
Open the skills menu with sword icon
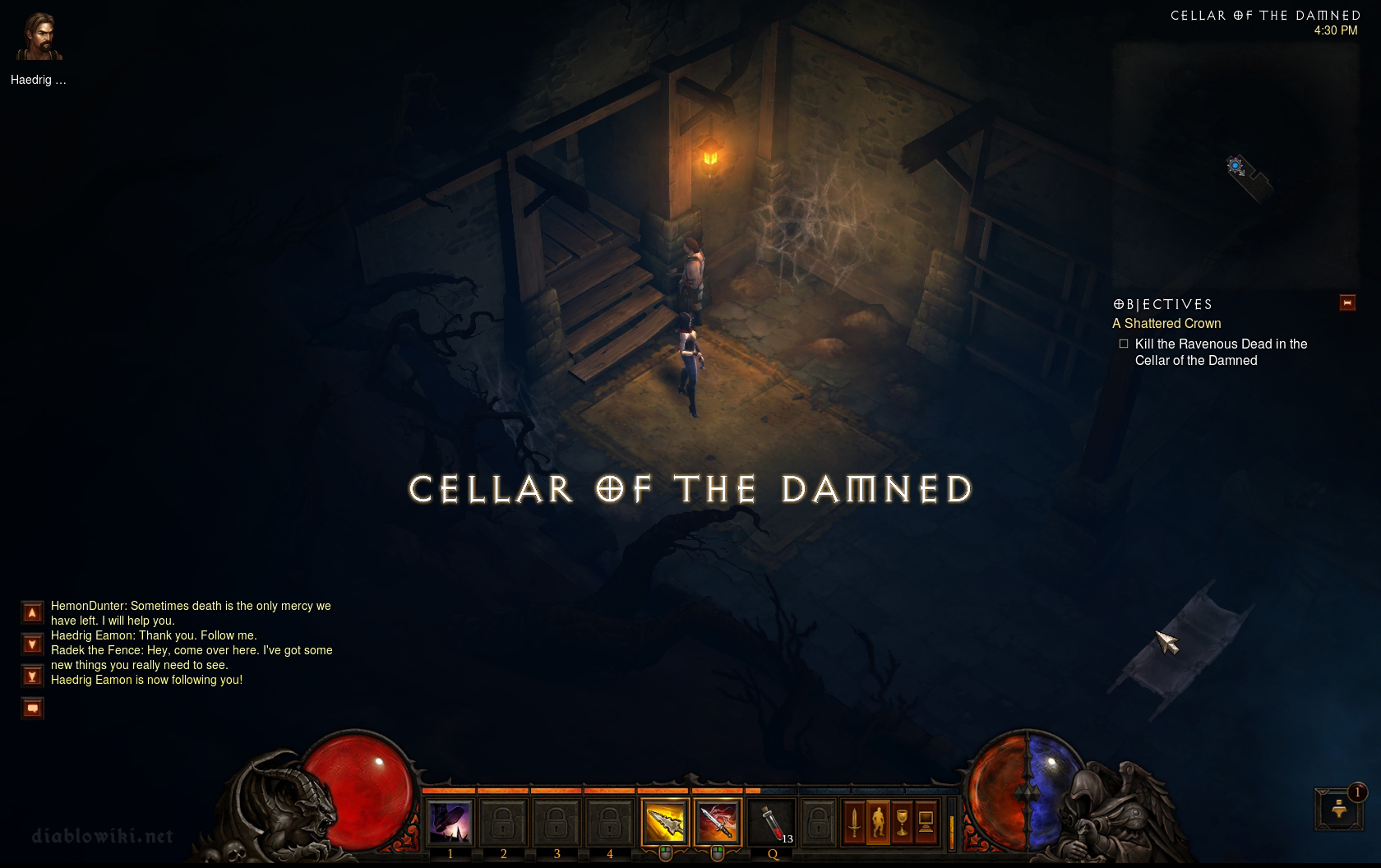[x=854, y=822]
